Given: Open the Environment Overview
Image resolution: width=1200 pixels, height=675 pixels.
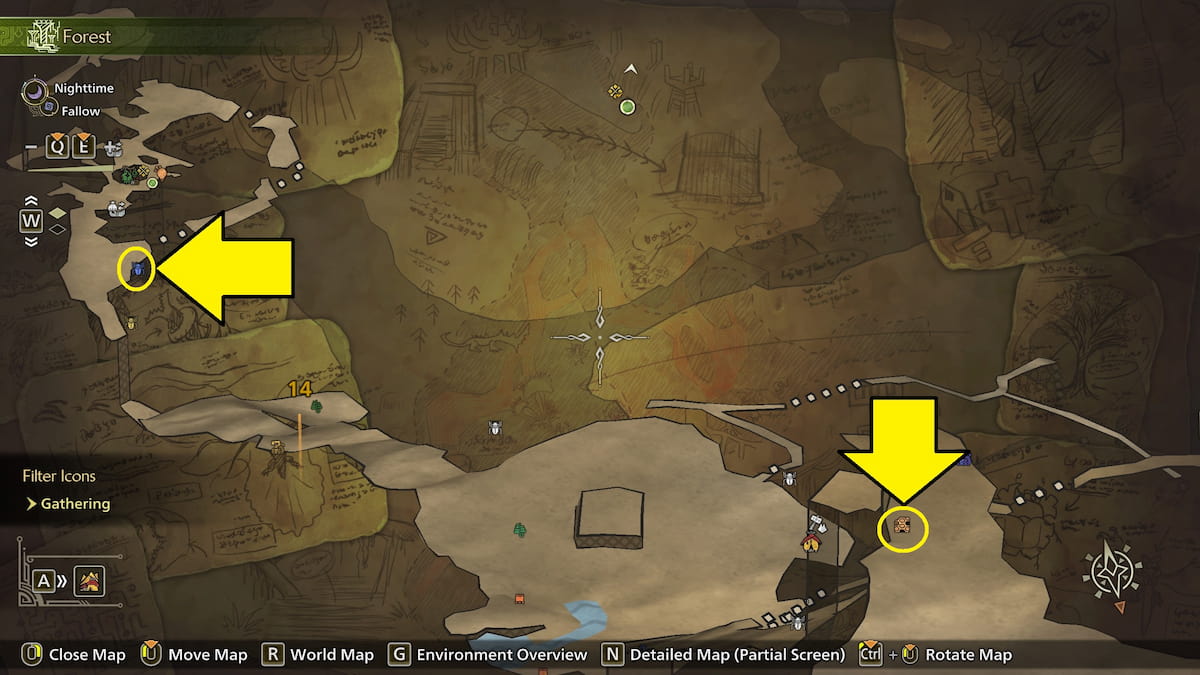Looking at the screenshot, I should [501, 655].
